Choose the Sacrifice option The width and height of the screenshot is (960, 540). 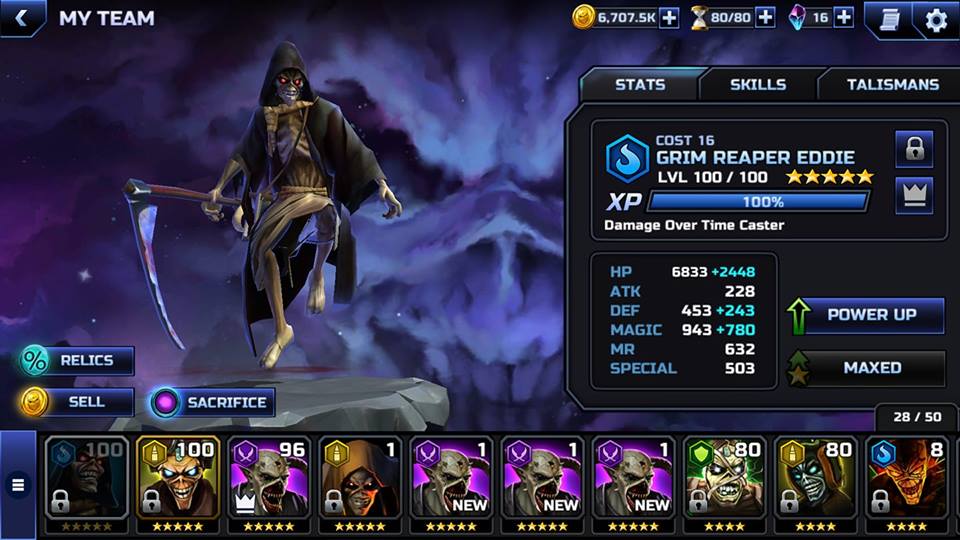tap(212, 402)
